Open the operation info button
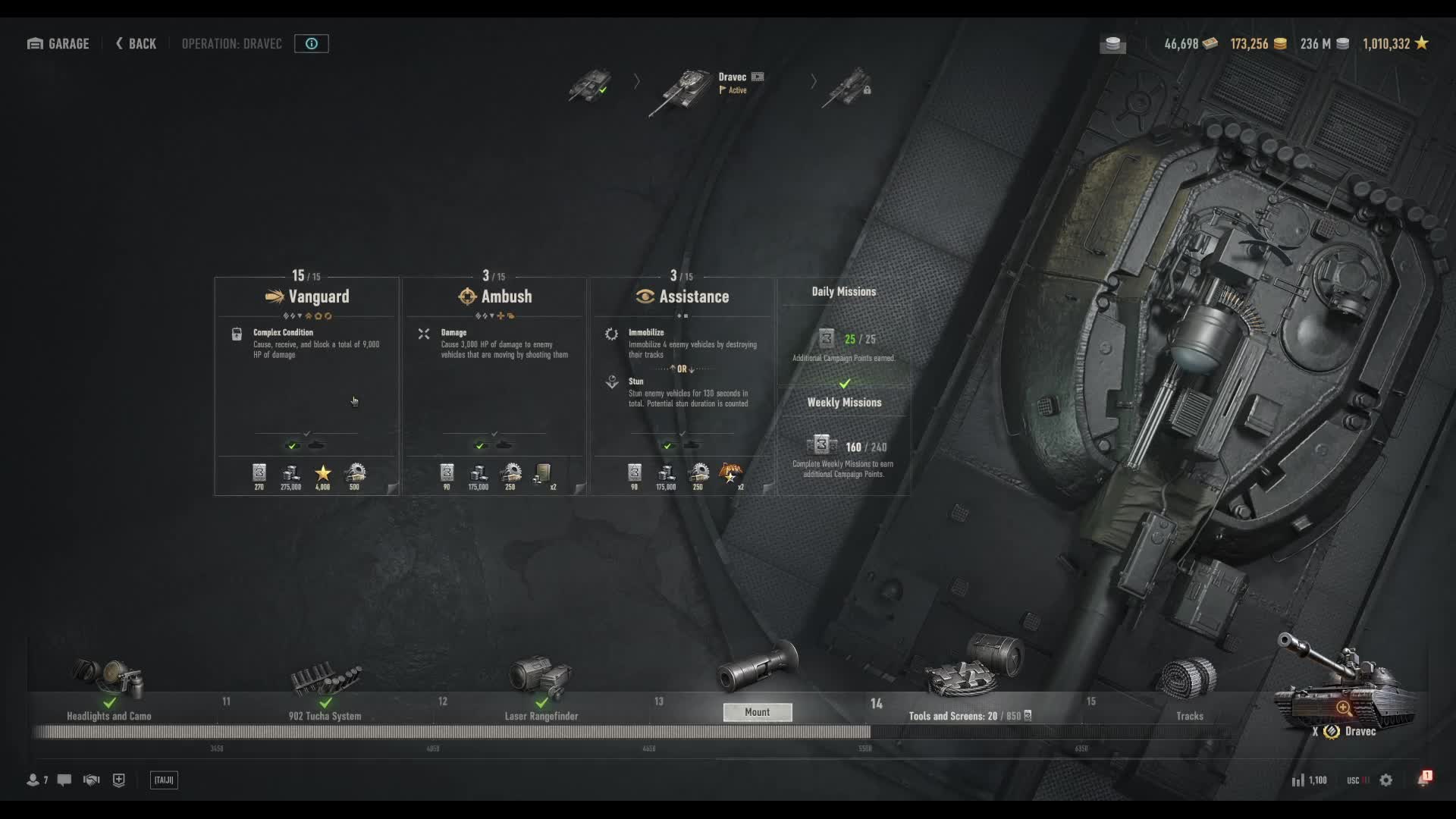The width and height of the screenshot is (1456, 819). (311, 44)
